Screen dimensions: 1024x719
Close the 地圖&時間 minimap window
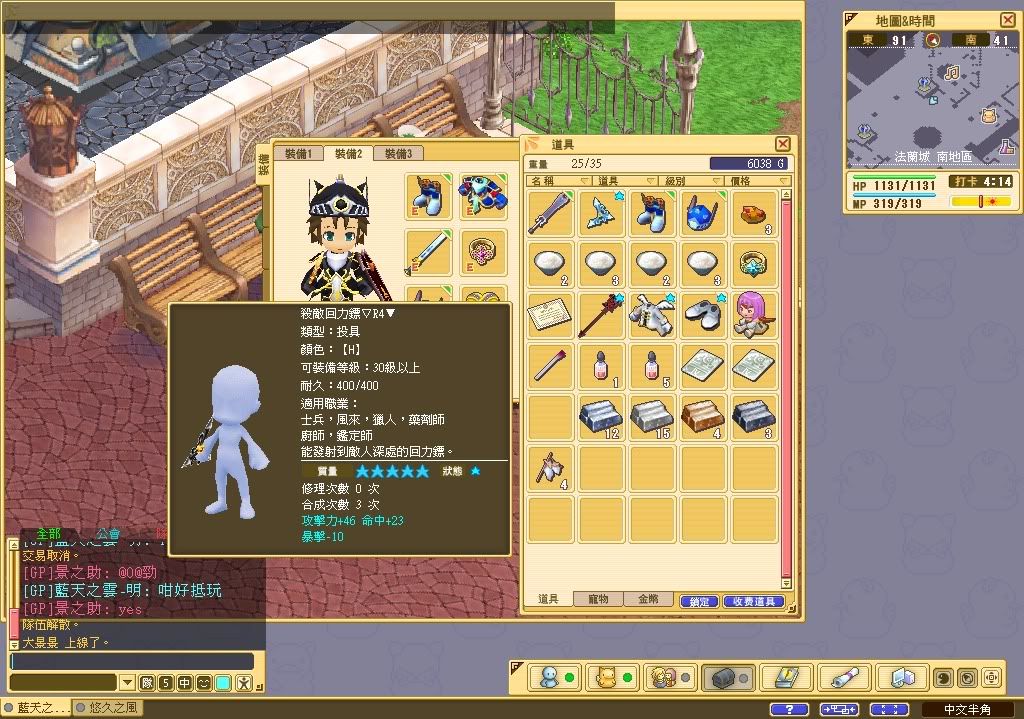(x=1007, y=20)
